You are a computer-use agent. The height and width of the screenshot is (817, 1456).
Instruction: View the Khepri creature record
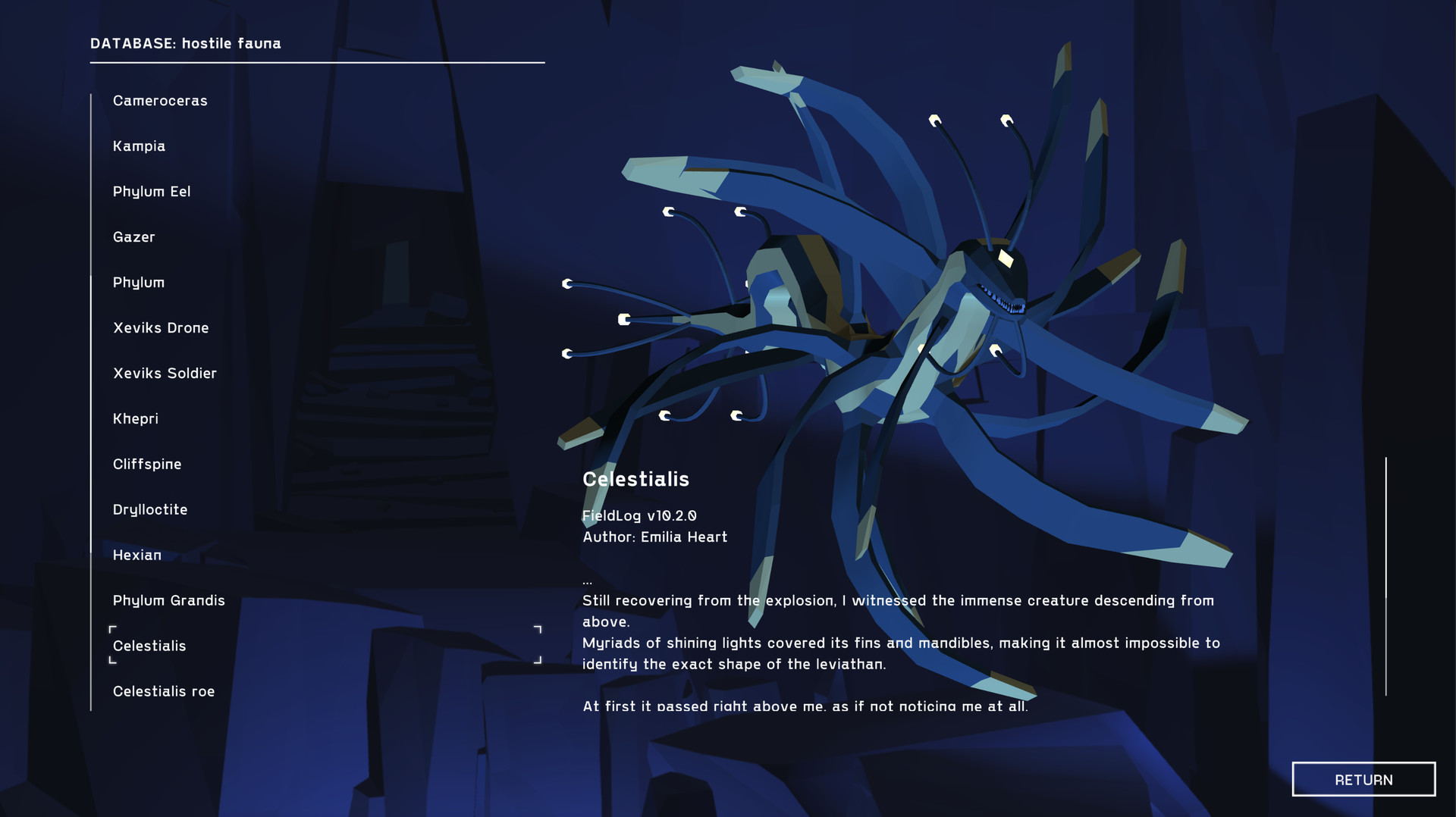click(136, 418)
